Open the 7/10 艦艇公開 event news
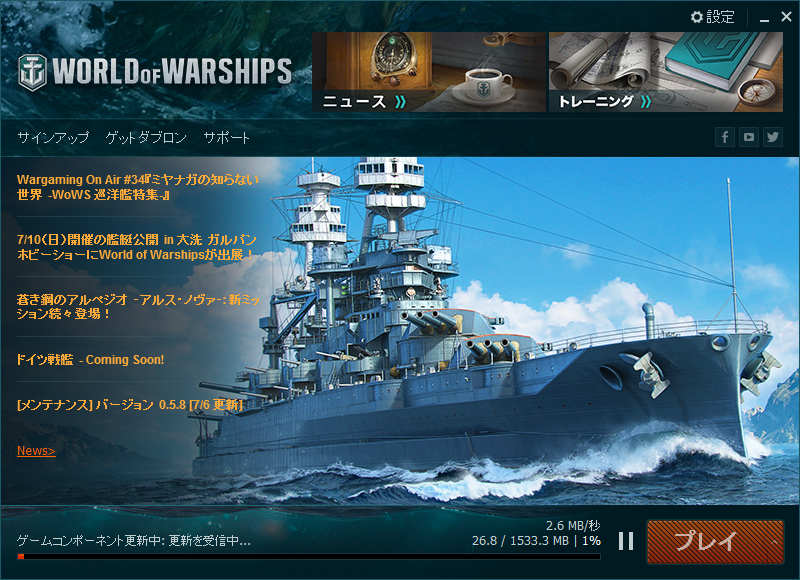Screen dimensions: 800x580 137,246
